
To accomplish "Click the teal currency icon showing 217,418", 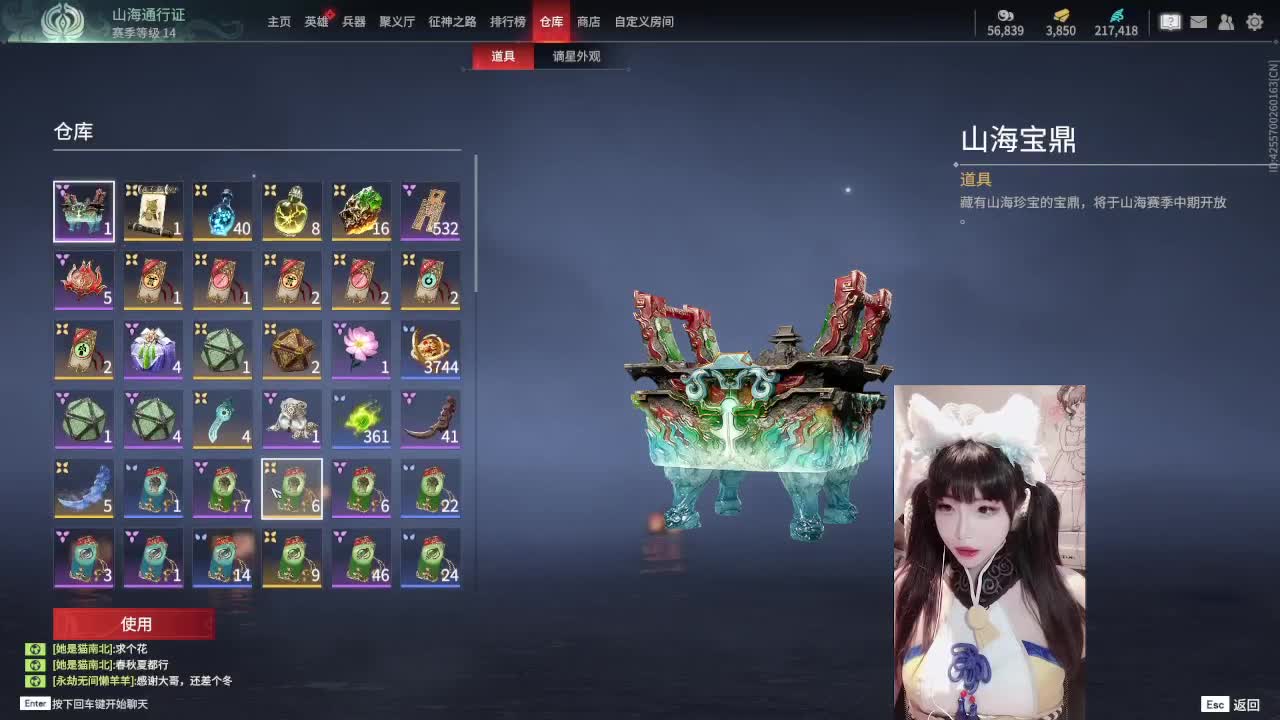I will pos(1120,22).
